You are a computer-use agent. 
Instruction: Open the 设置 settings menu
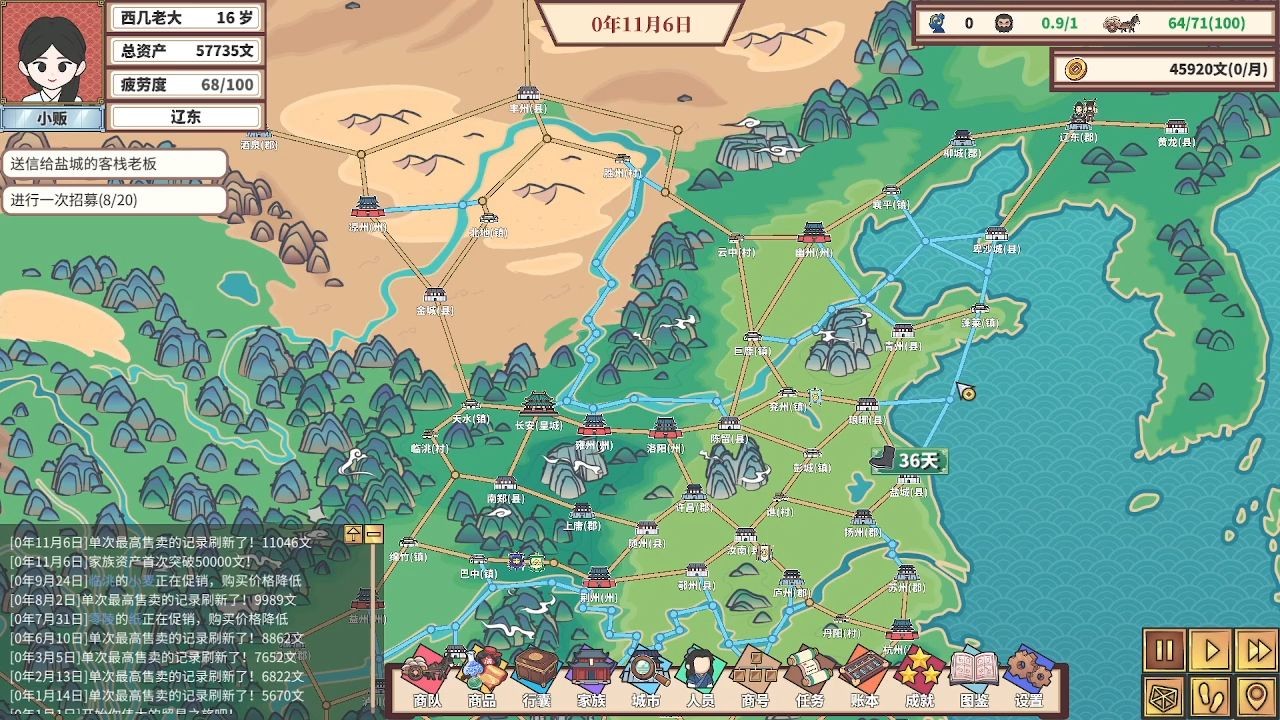tap(1029, 677)
